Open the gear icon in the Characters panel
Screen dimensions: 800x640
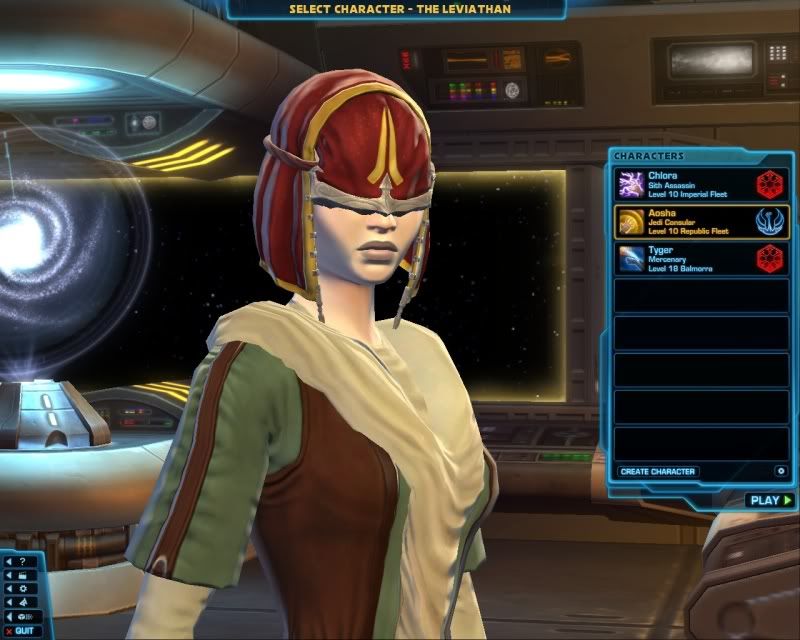pos(781,471)
